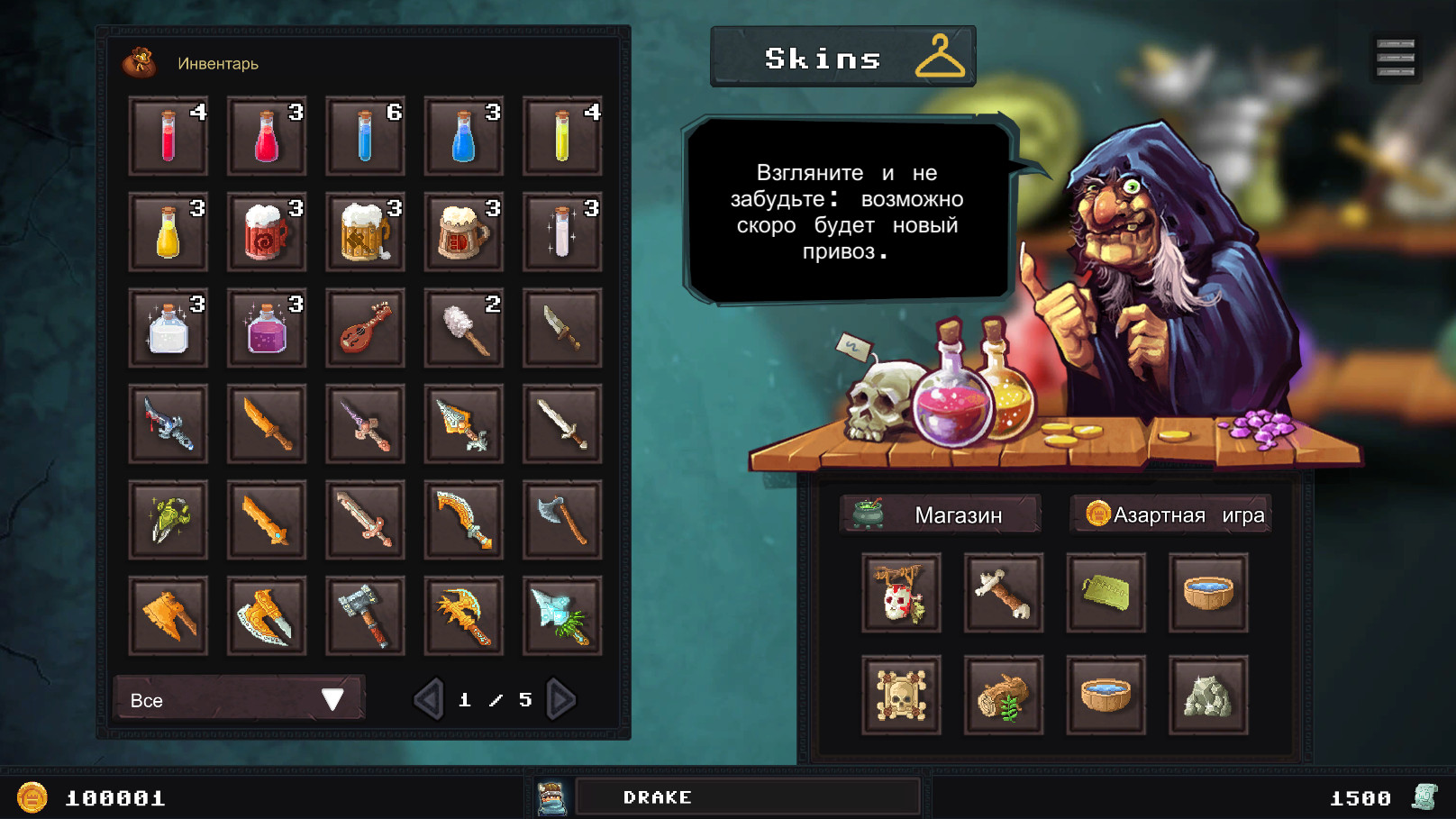Image resolution: width=1456 pixels, height=819 pixels.
Task: Select the lute inventory slot
Action: (x=365, y=328)
